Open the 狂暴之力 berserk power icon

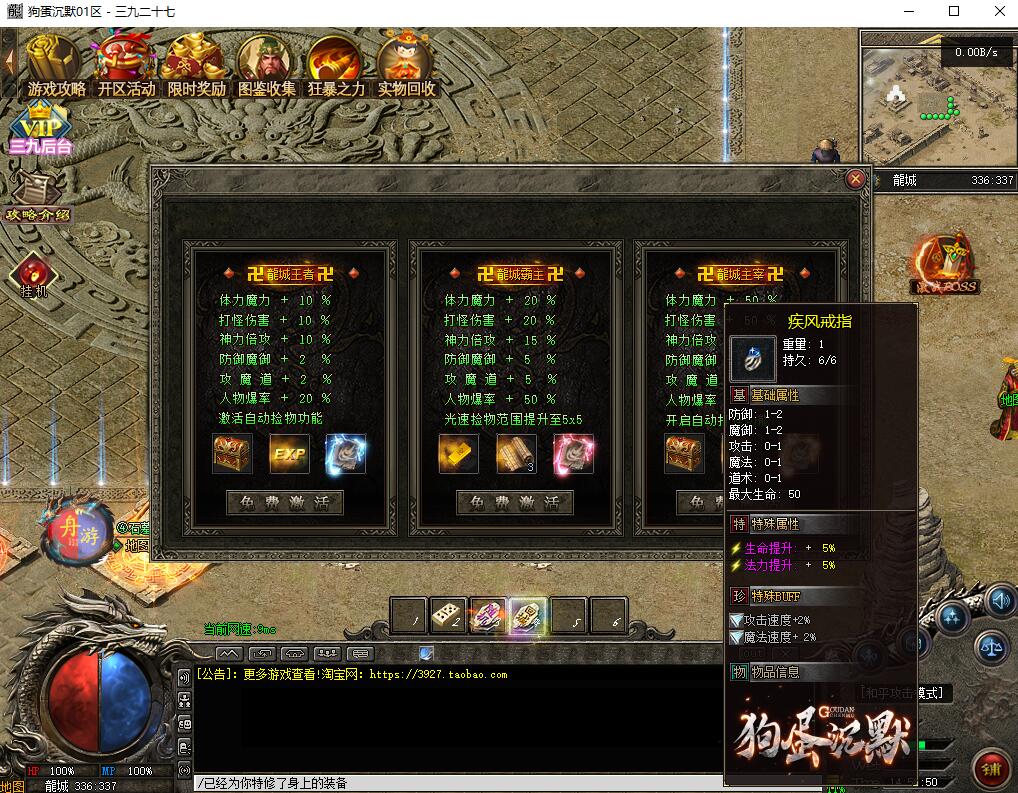[336, 66]
